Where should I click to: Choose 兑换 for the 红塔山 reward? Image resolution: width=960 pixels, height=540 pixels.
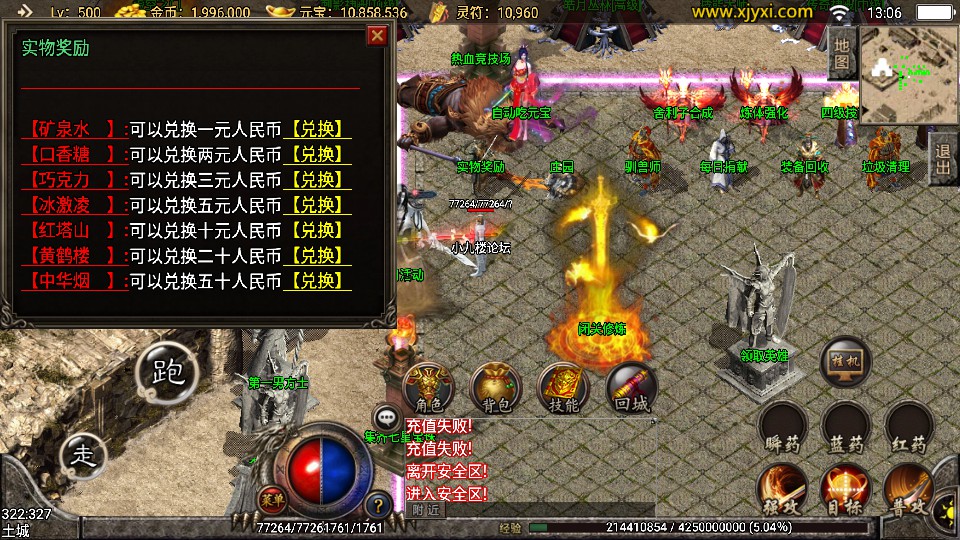317,230
